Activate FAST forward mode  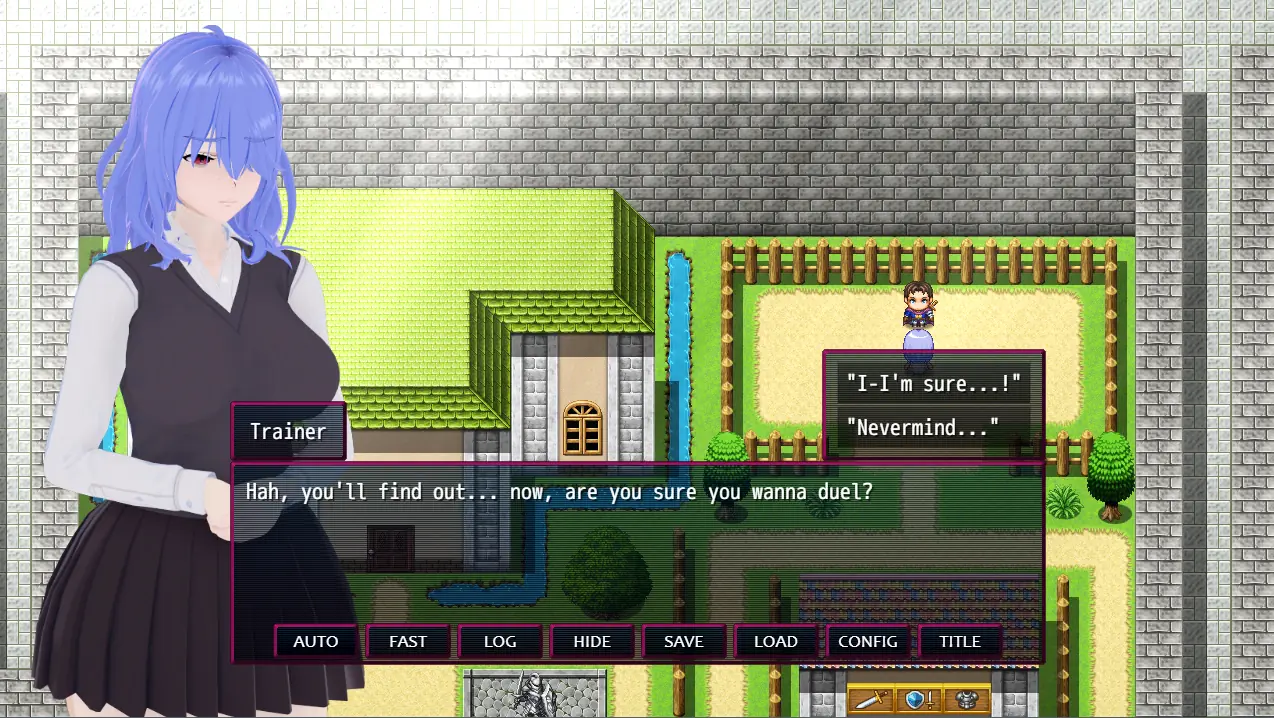[x=408, y=642]
